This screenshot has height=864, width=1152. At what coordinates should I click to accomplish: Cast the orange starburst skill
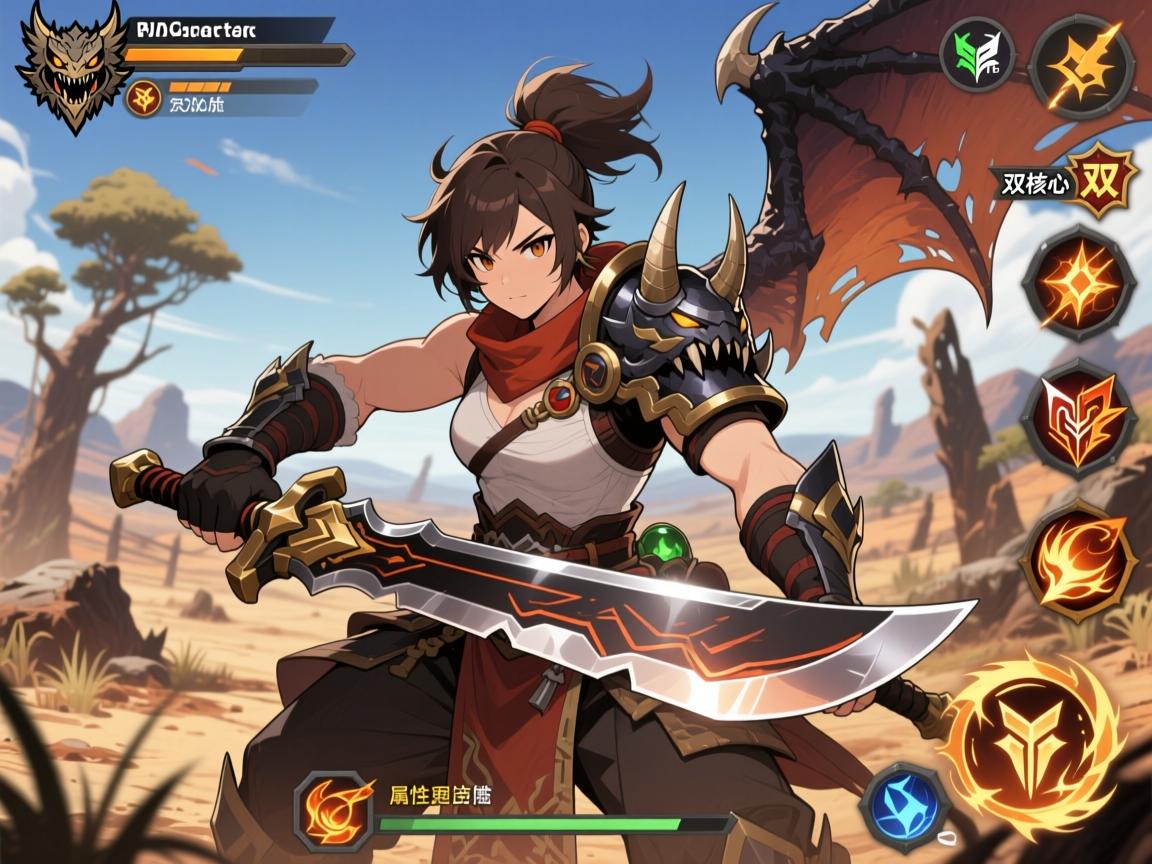tap(1078, 283)
